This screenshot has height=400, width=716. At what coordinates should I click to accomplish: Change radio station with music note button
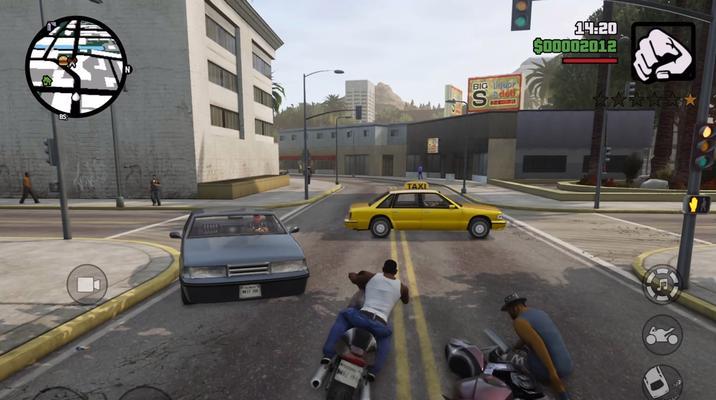point(662,284)
